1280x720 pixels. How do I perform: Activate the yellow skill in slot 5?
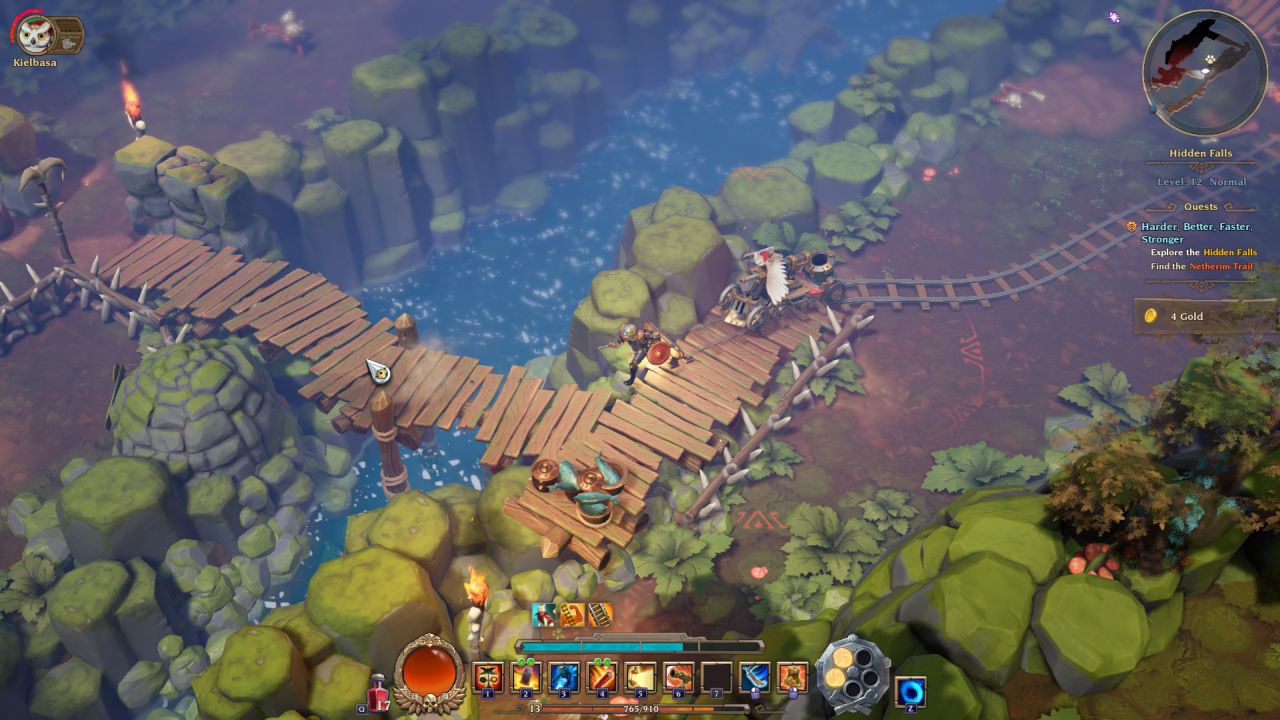[x=640, y=677]
